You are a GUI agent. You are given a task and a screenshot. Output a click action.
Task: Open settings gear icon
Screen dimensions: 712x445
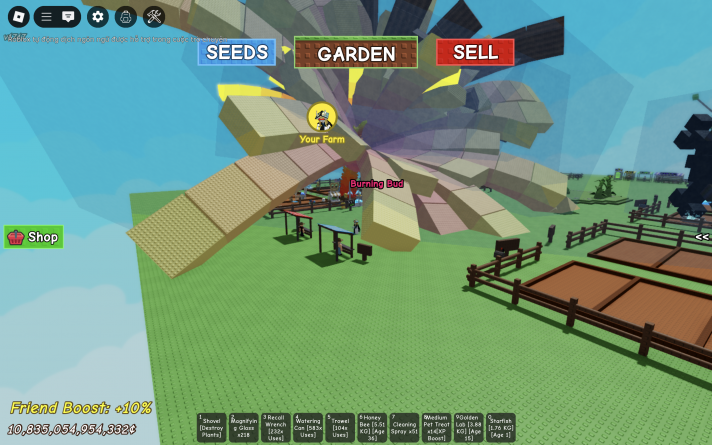pyautogui.click(x=97, y=17)
